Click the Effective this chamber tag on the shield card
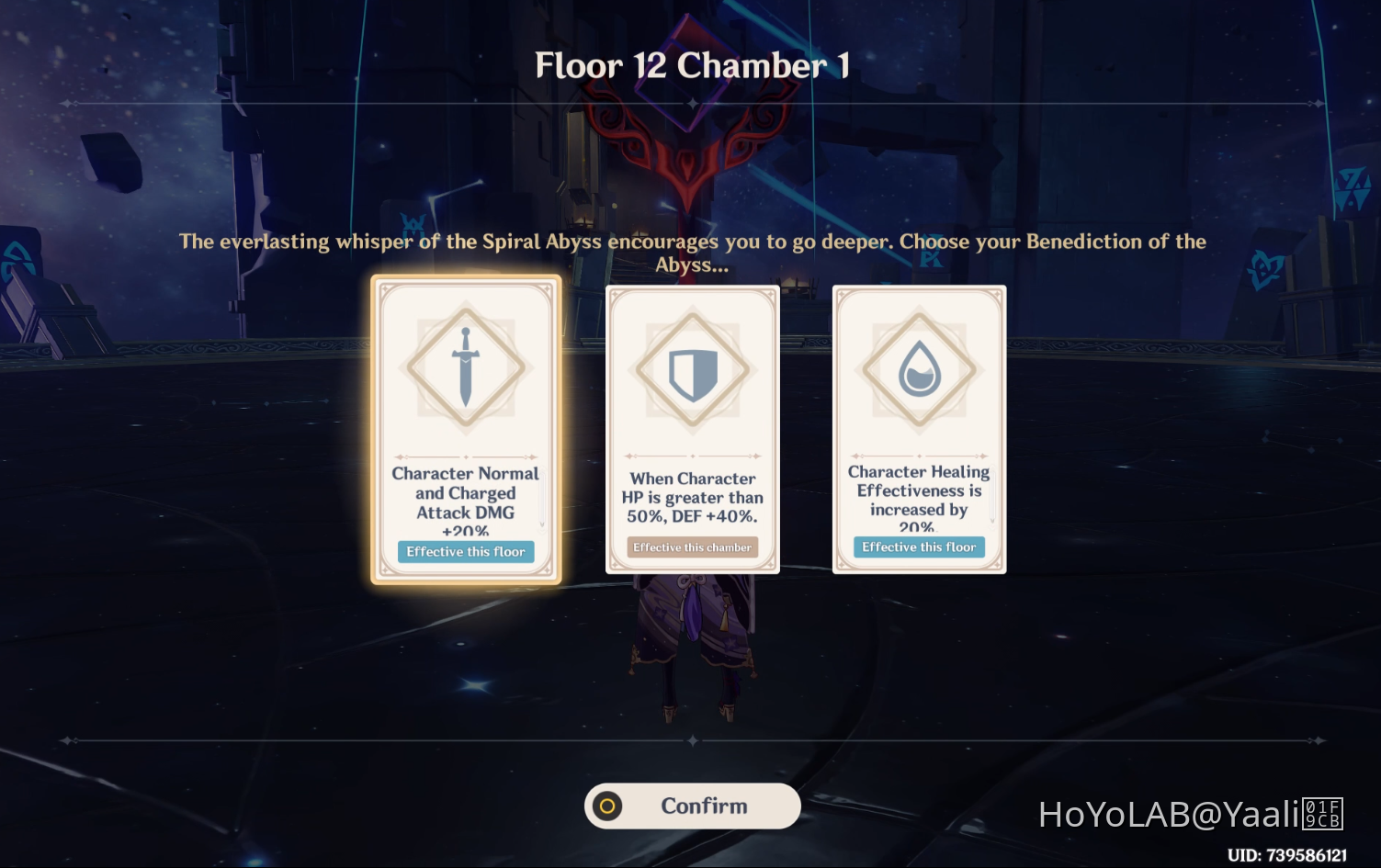 692,547
